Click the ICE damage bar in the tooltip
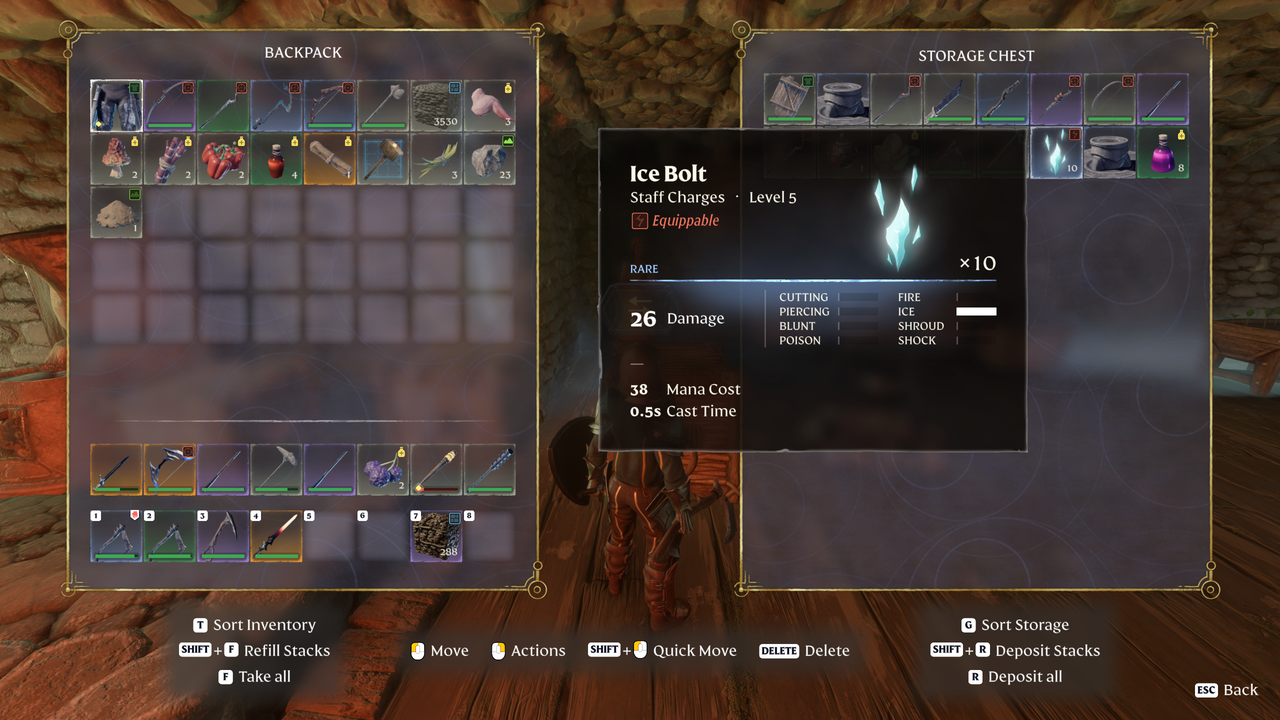Image resolution: width=1280 pixels, height=720 pixels. [x=976, y=311]
